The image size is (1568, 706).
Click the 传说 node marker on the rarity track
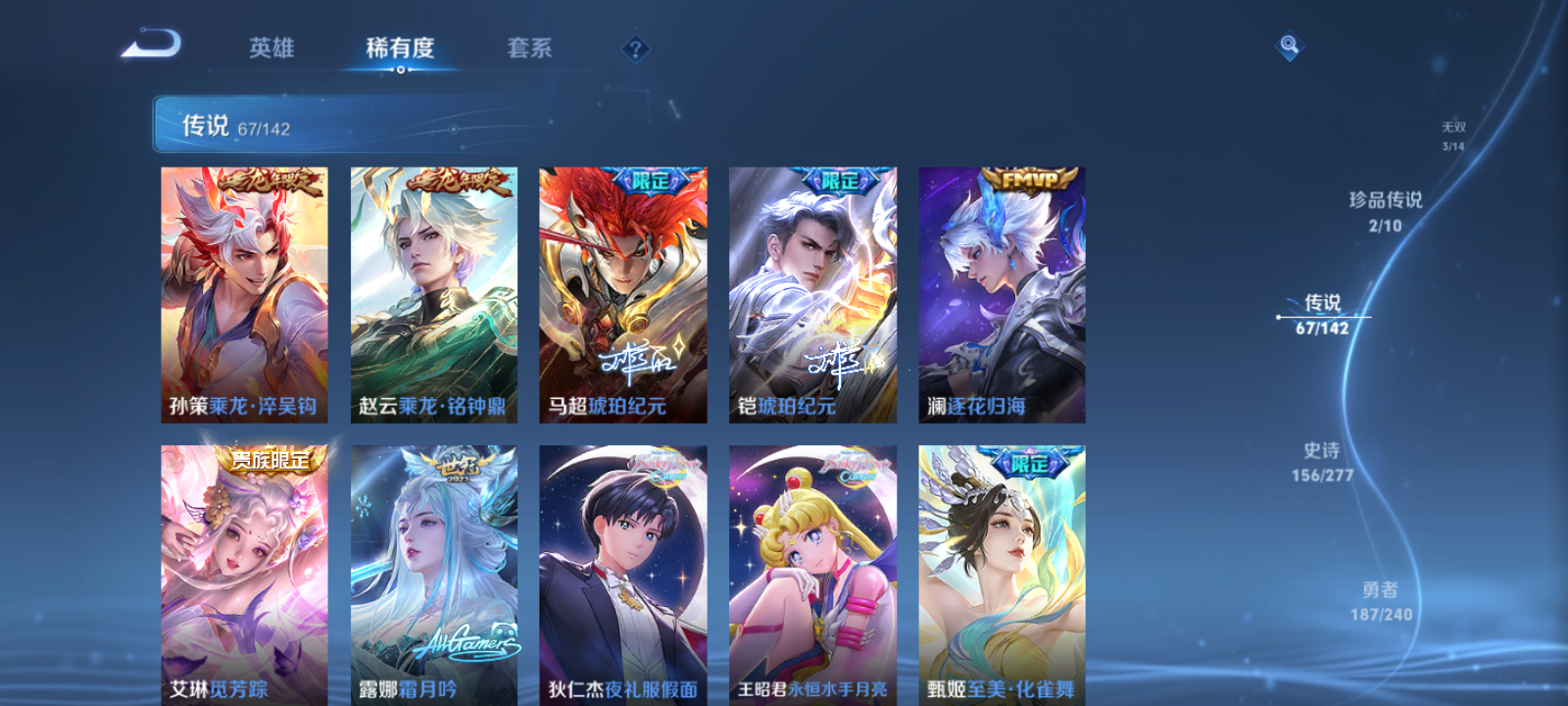tap(1279, 316)
